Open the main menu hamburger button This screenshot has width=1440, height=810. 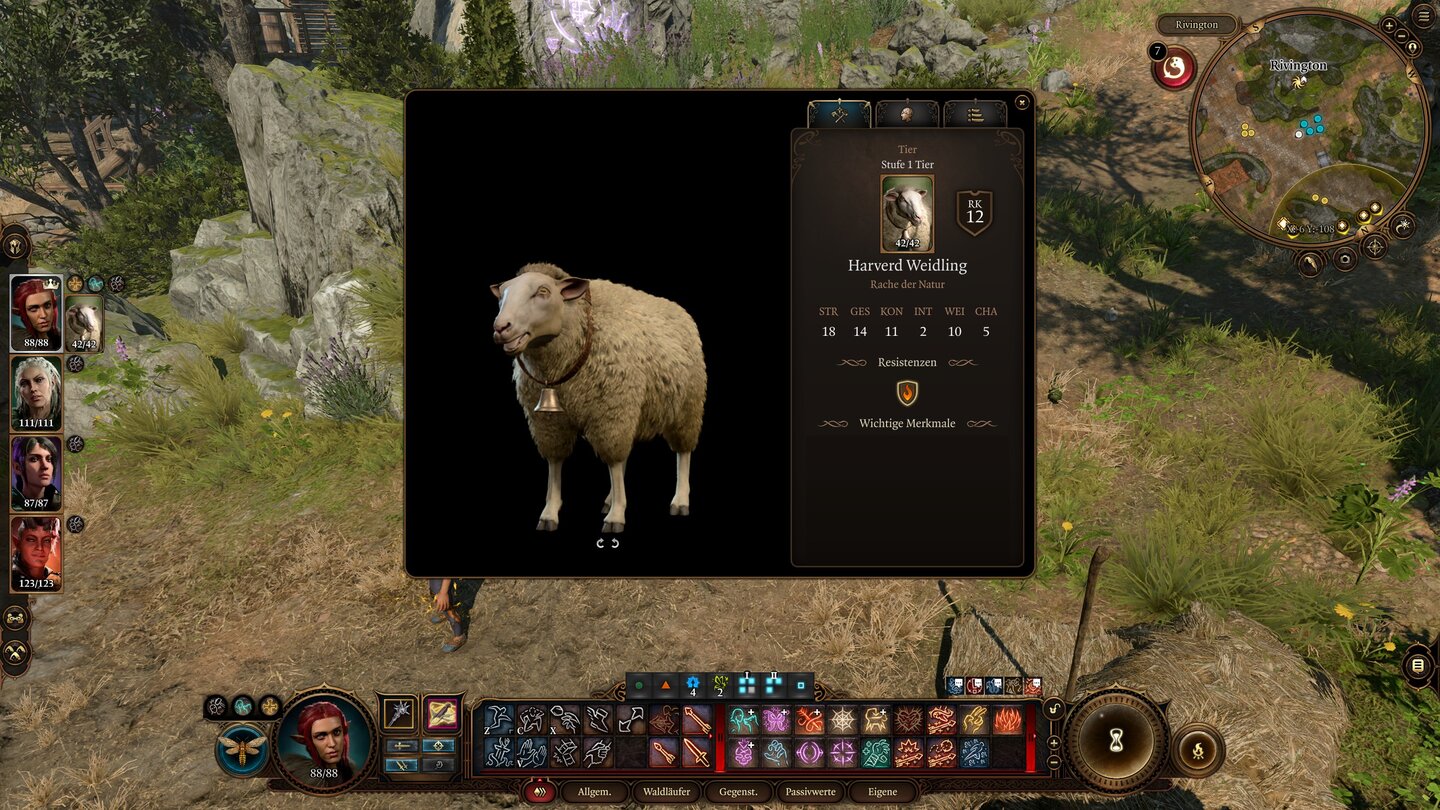tap(1422, 16)
